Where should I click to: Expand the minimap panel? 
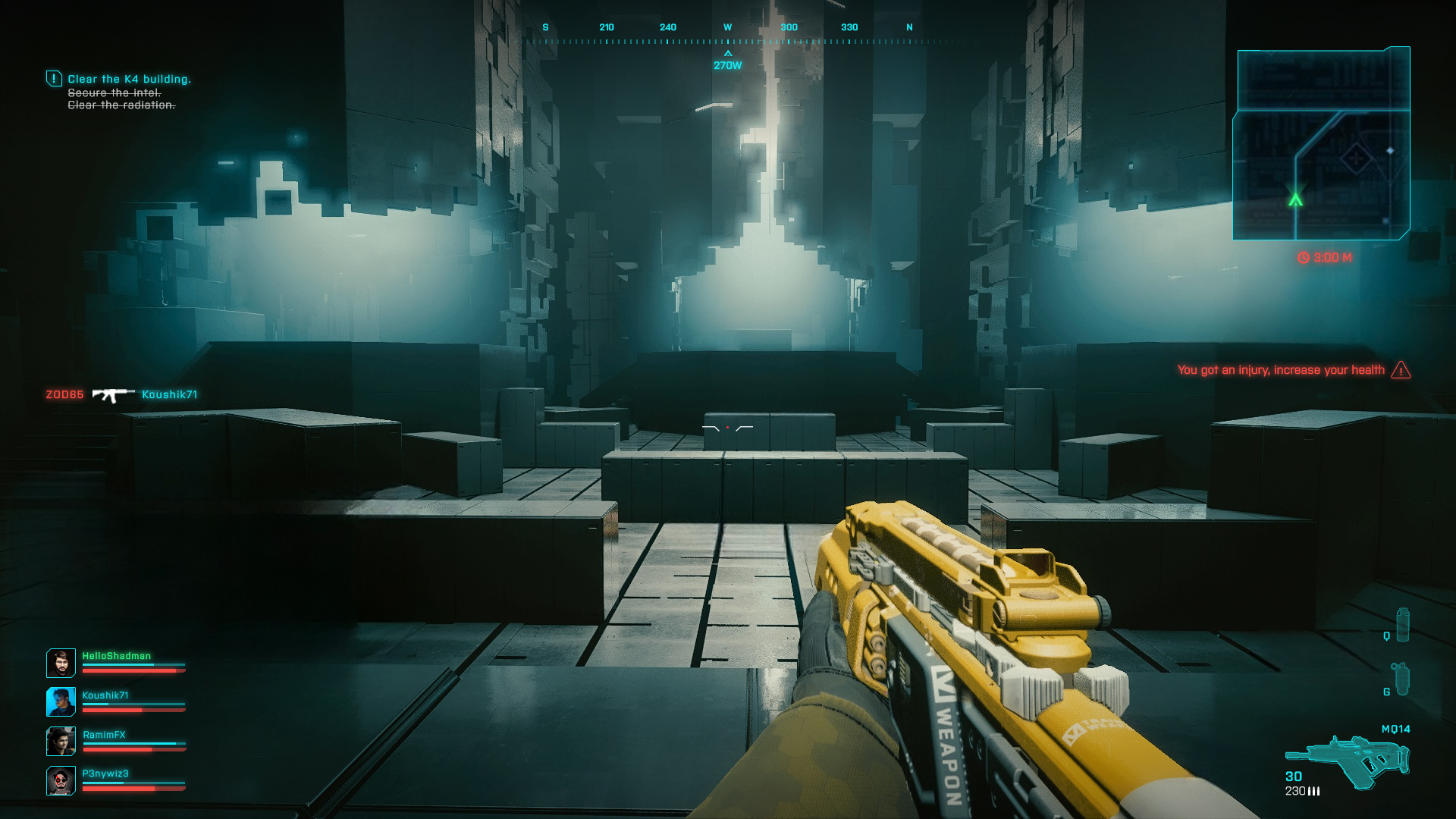pyautogui.click(x=1323, y=144)
